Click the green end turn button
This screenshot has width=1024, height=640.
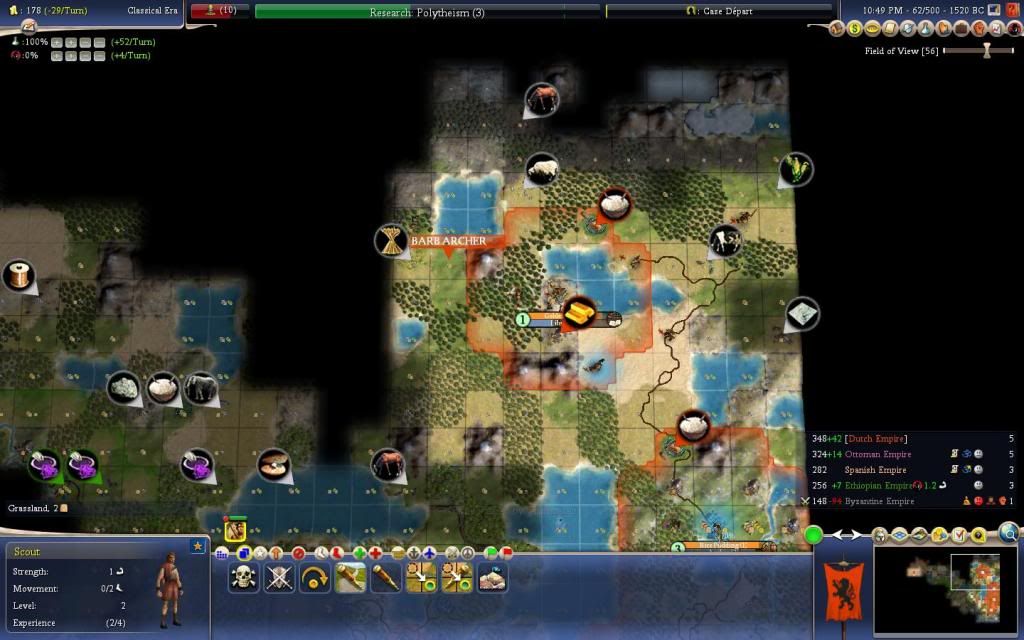point(814,535)
